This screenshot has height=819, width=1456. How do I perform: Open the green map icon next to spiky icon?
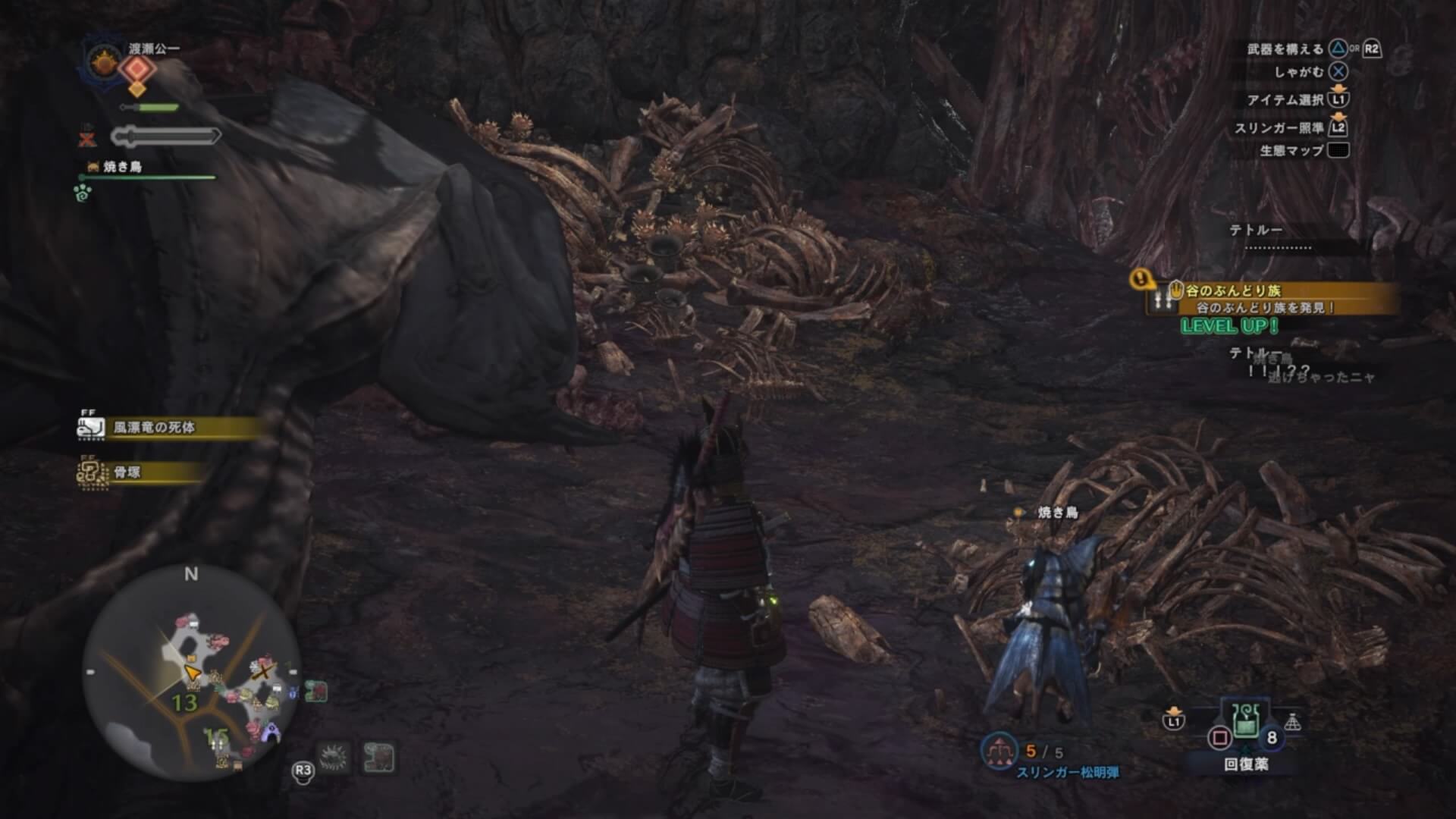point(379,758)
